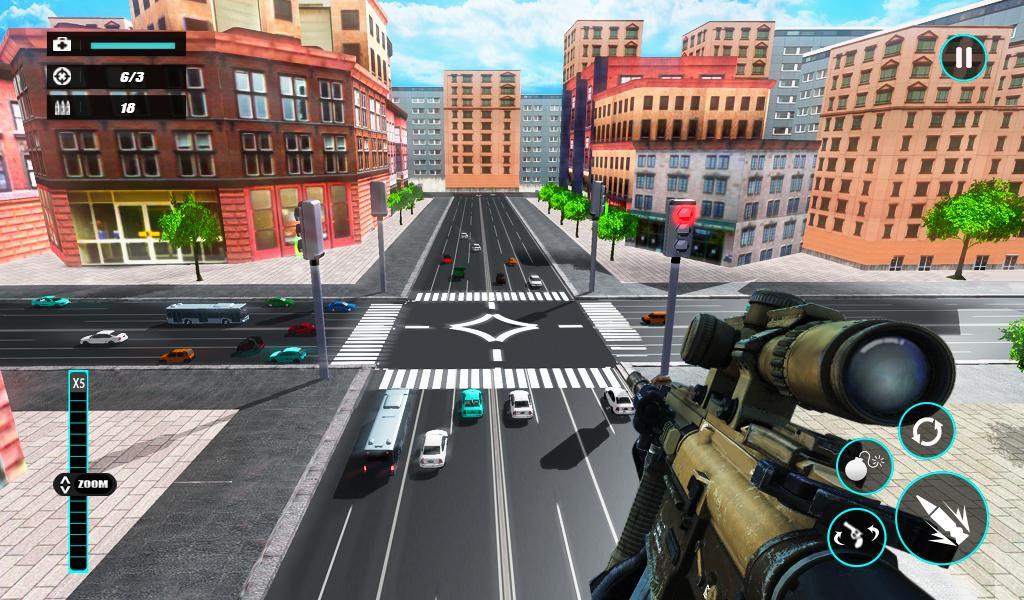Fire the rifle with the bullet button
This screenshot has height=600, width=1024.
(x=941, y=518)
